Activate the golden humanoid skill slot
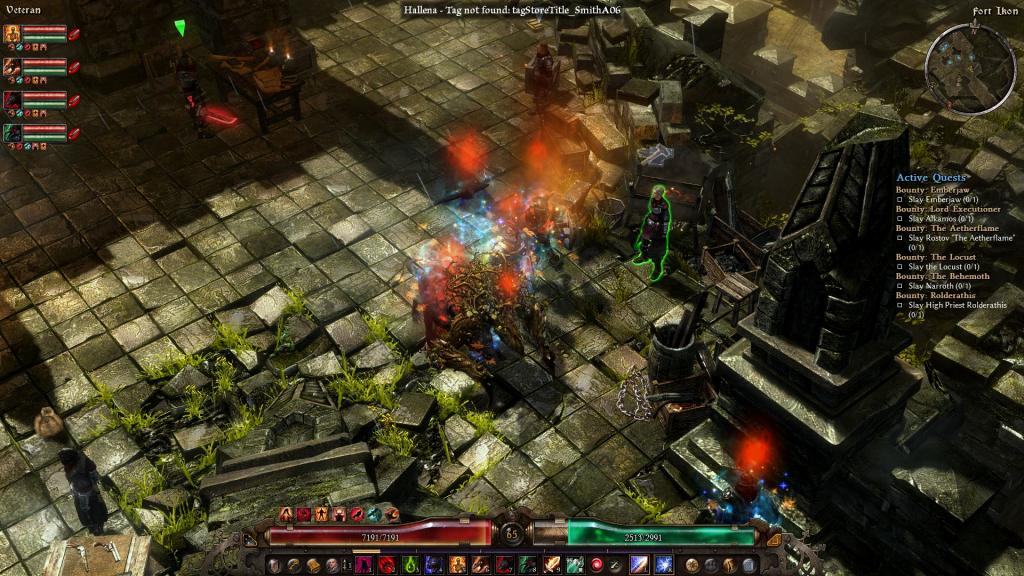Viewport: 1024px width, 576px height. pos(457,565)
